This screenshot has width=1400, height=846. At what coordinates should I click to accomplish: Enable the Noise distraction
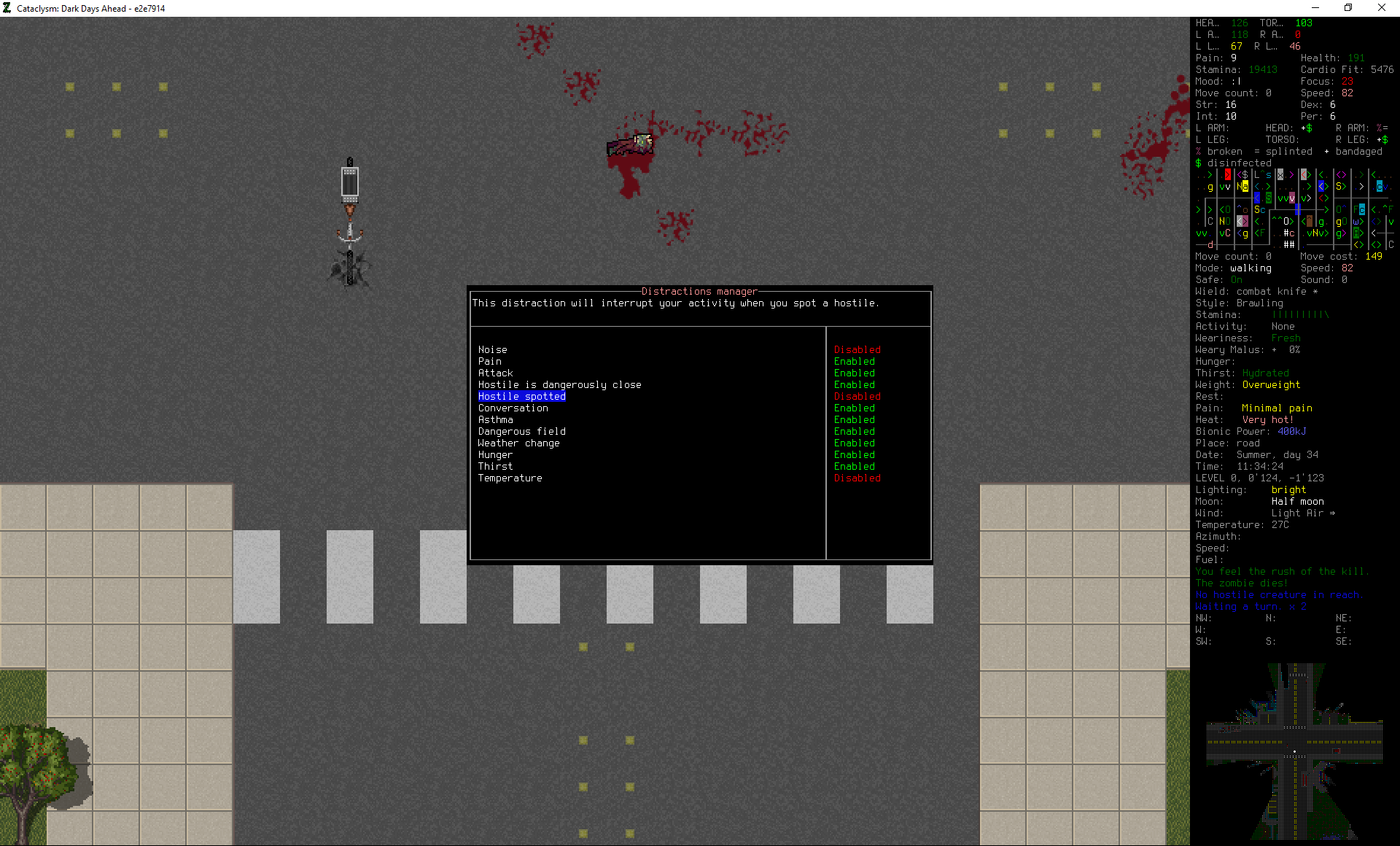tap(492, 349)
